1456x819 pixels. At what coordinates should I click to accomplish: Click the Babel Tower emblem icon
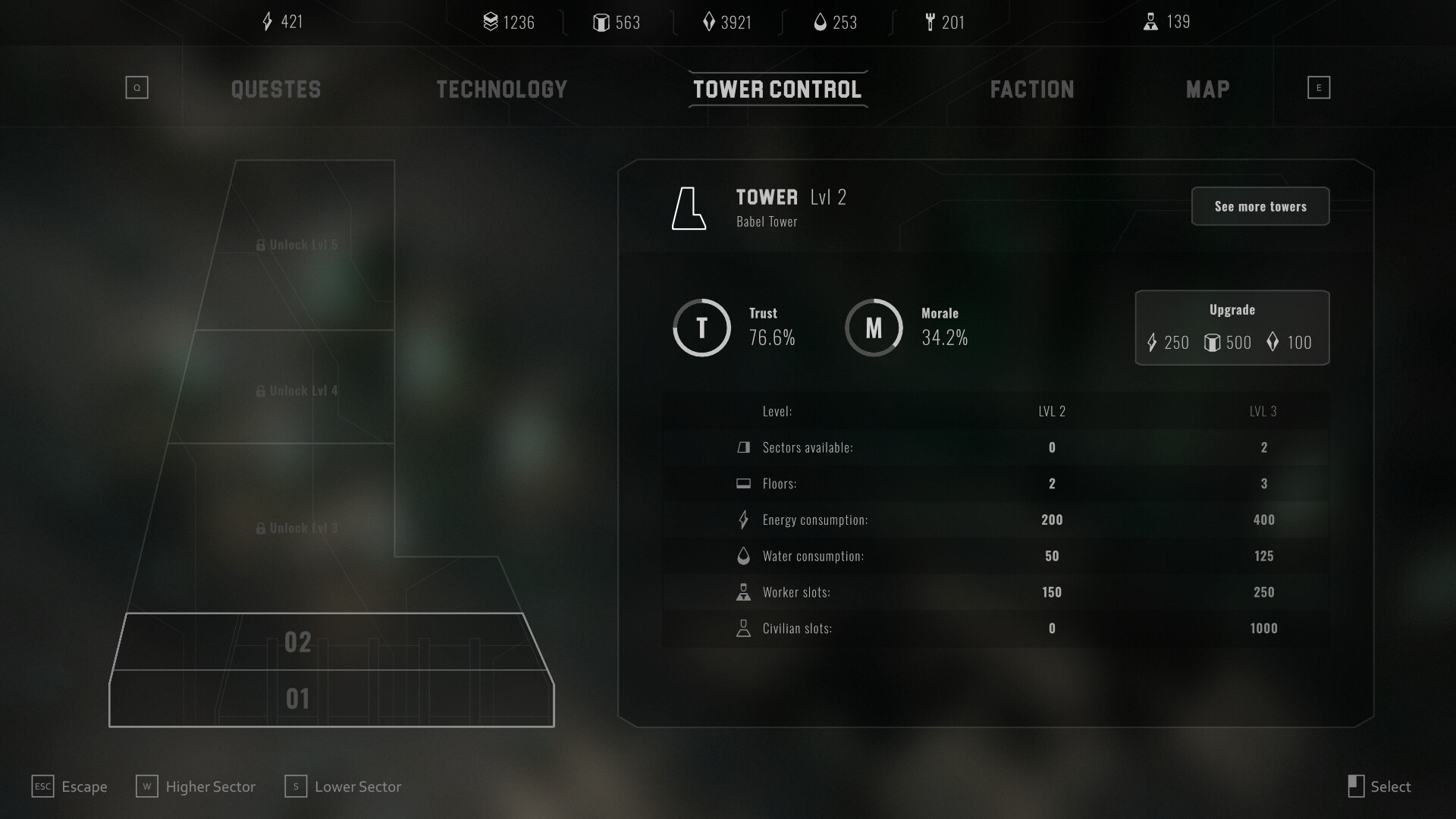(x=689, y=209)
